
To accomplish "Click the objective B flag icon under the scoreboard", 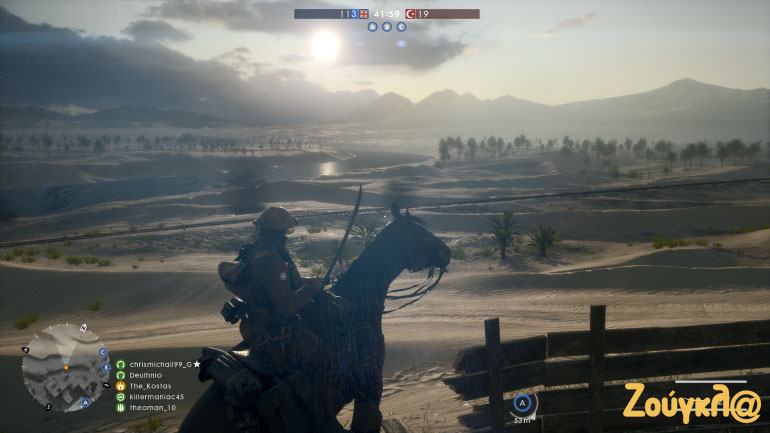I will (386, 27).
